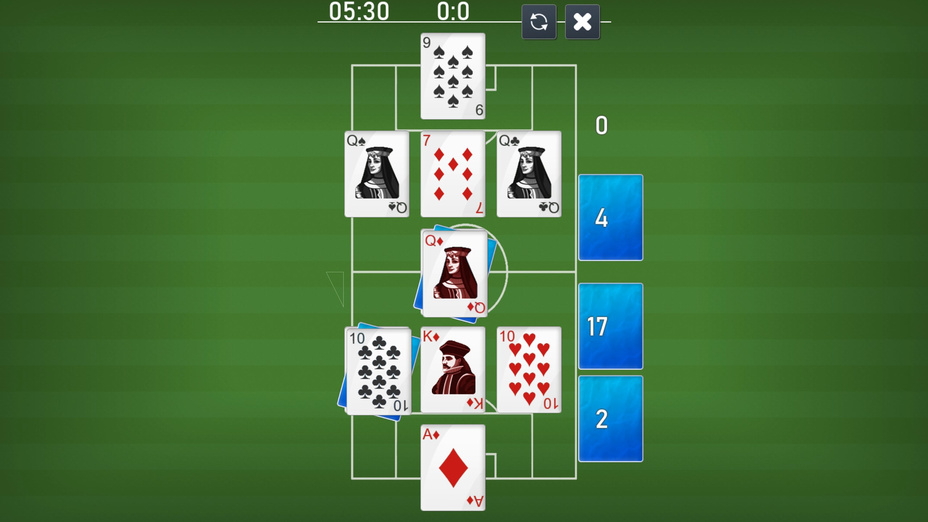This screenshot has width=928, height=522.
Task: Click the queen of diamonds card
Action: (455, 273)
